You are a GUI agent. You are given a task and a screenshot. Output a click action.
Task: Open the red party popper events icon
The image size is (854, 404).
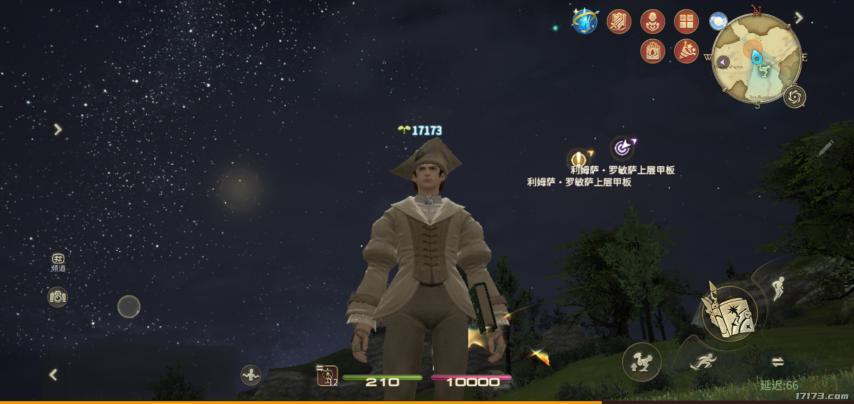click(x=686, y=51)
